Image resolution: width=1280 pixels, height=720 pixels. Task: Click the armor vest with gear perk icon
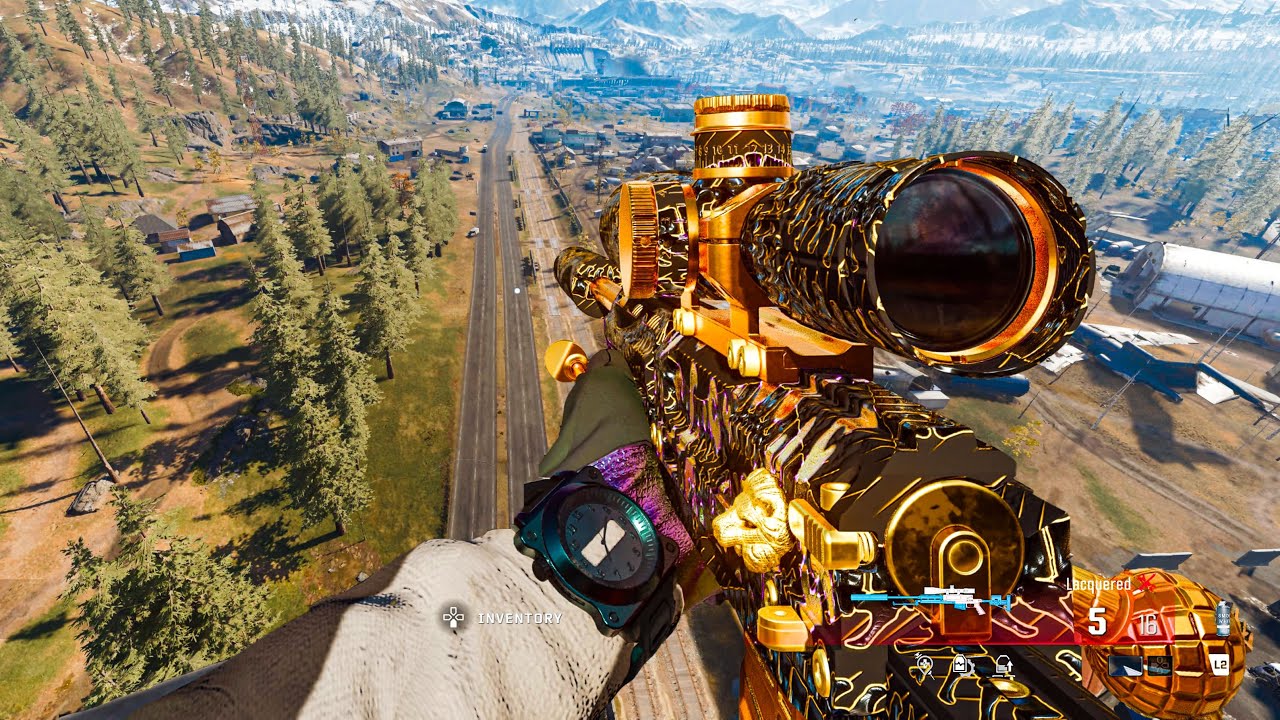[961, 664]
